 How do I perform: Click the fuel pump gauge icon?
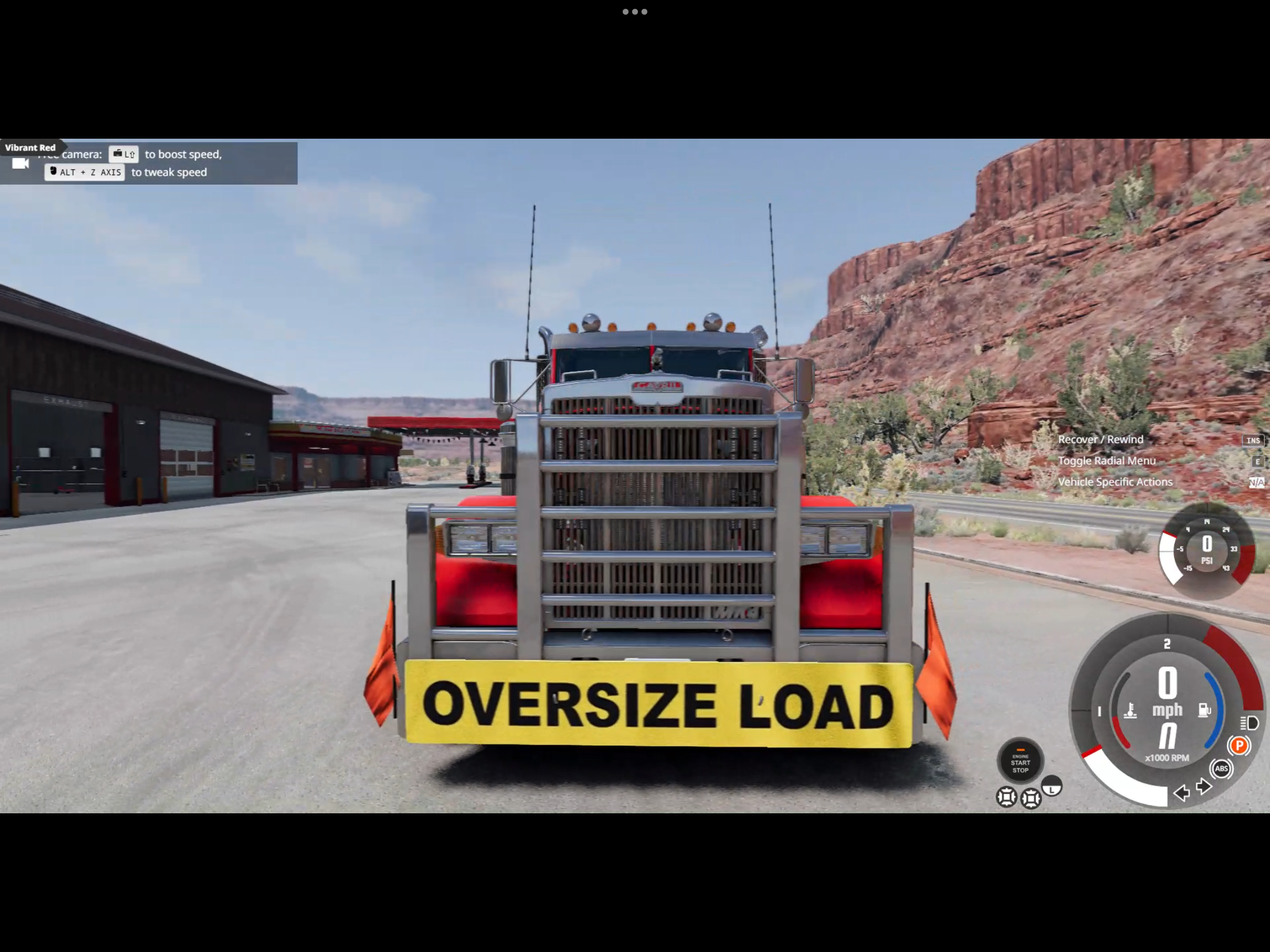coord(1204,710)
